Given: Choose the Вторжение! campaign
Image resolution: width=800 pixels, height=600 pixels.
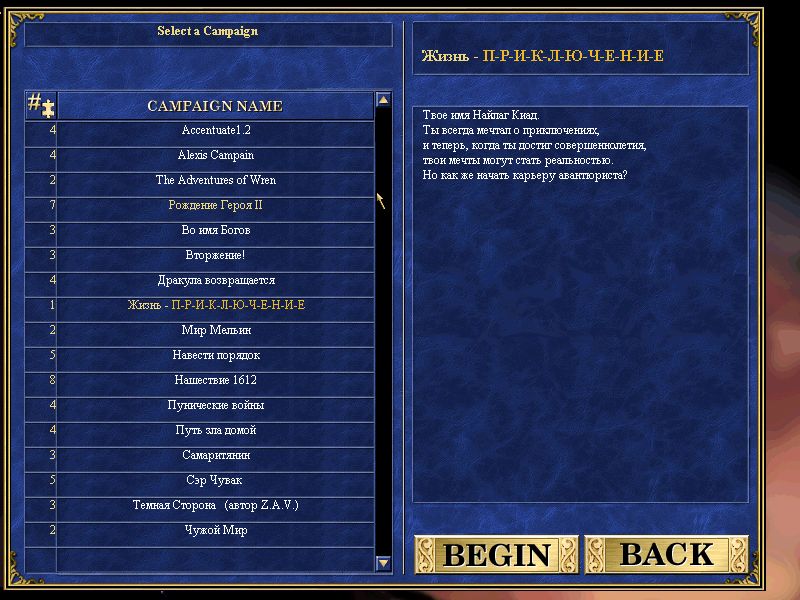Looking at the screenshot, I should (x=215, y=256).
